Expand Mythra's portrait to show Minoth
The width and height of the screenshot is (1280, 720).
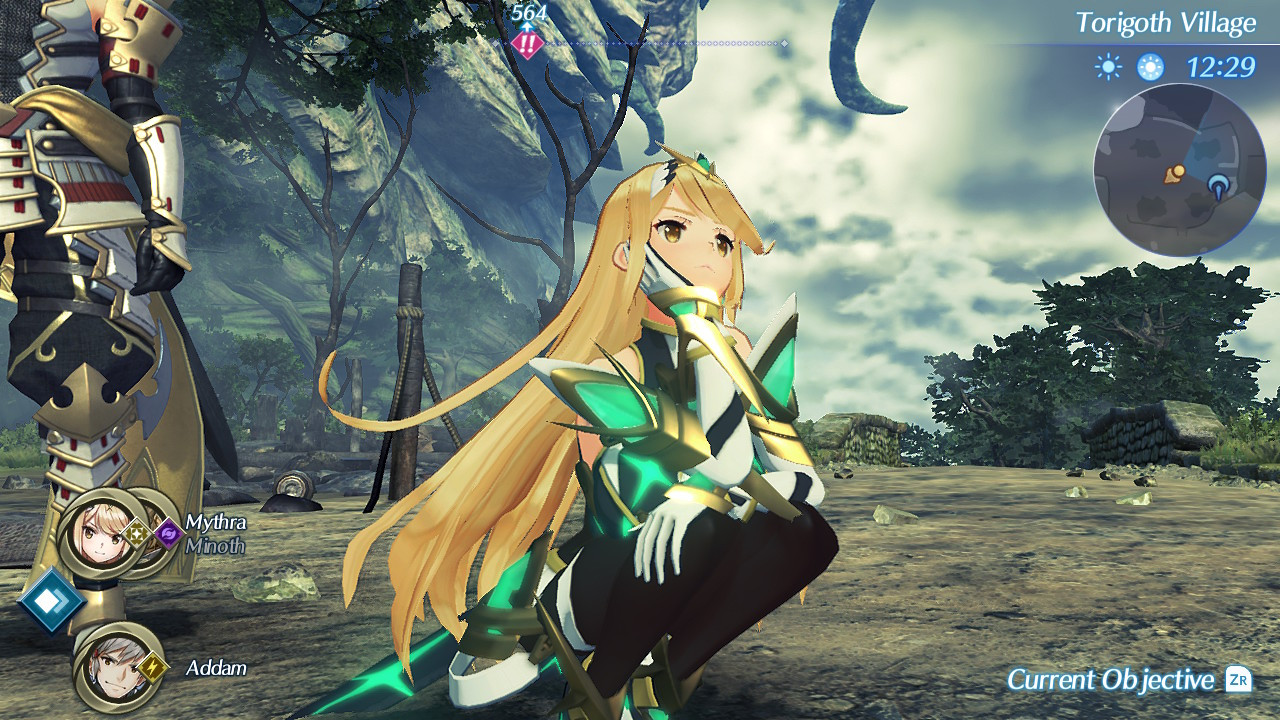point(97,533)
